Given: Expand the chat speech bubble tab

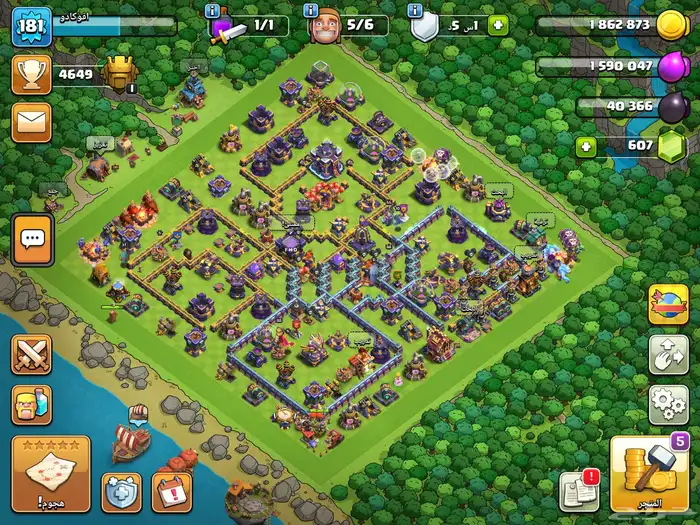Looking at the screenshot, I should [32, 239].
